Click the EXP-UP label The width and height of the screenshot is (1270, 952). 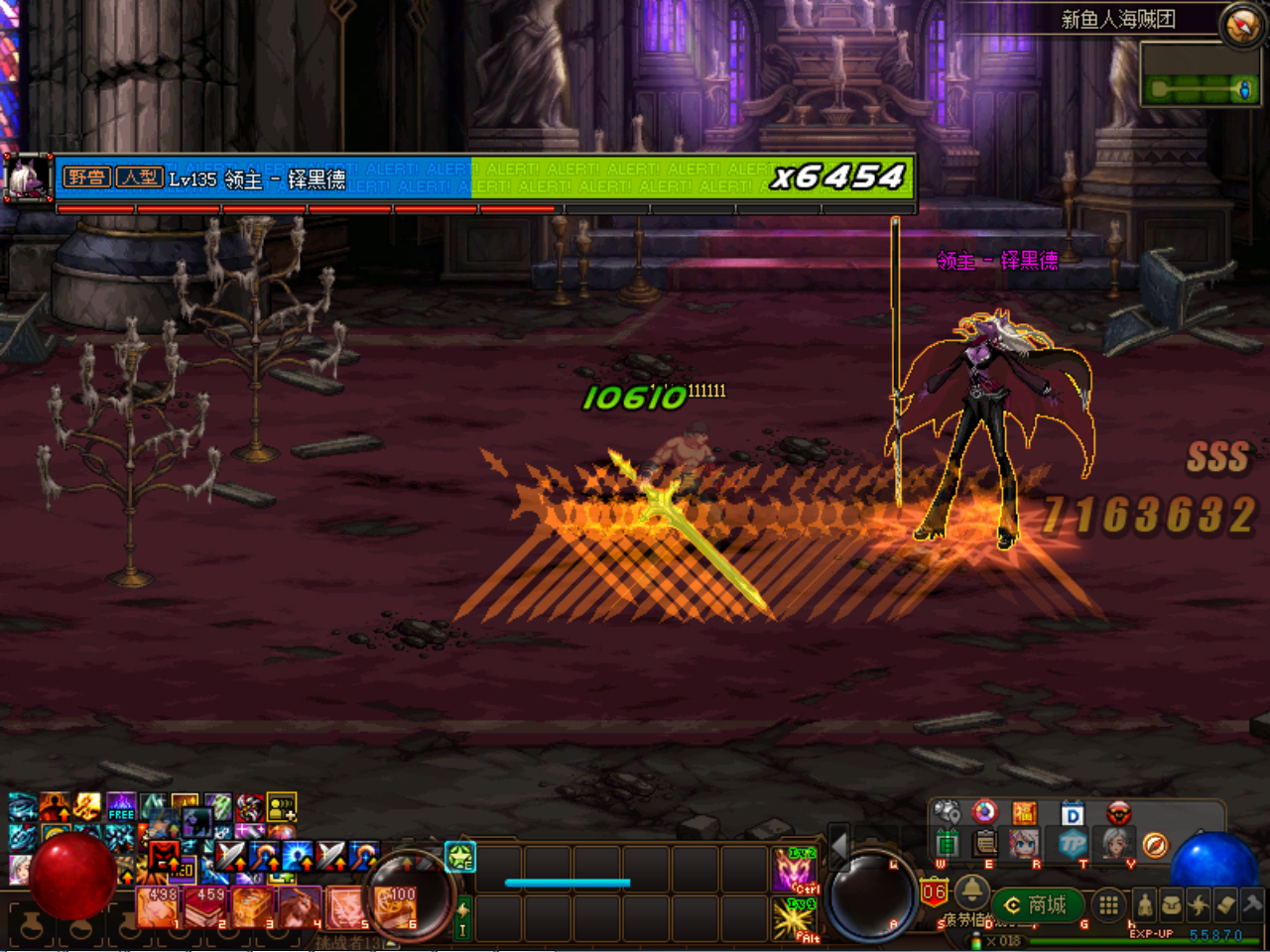coord(1152,933)
